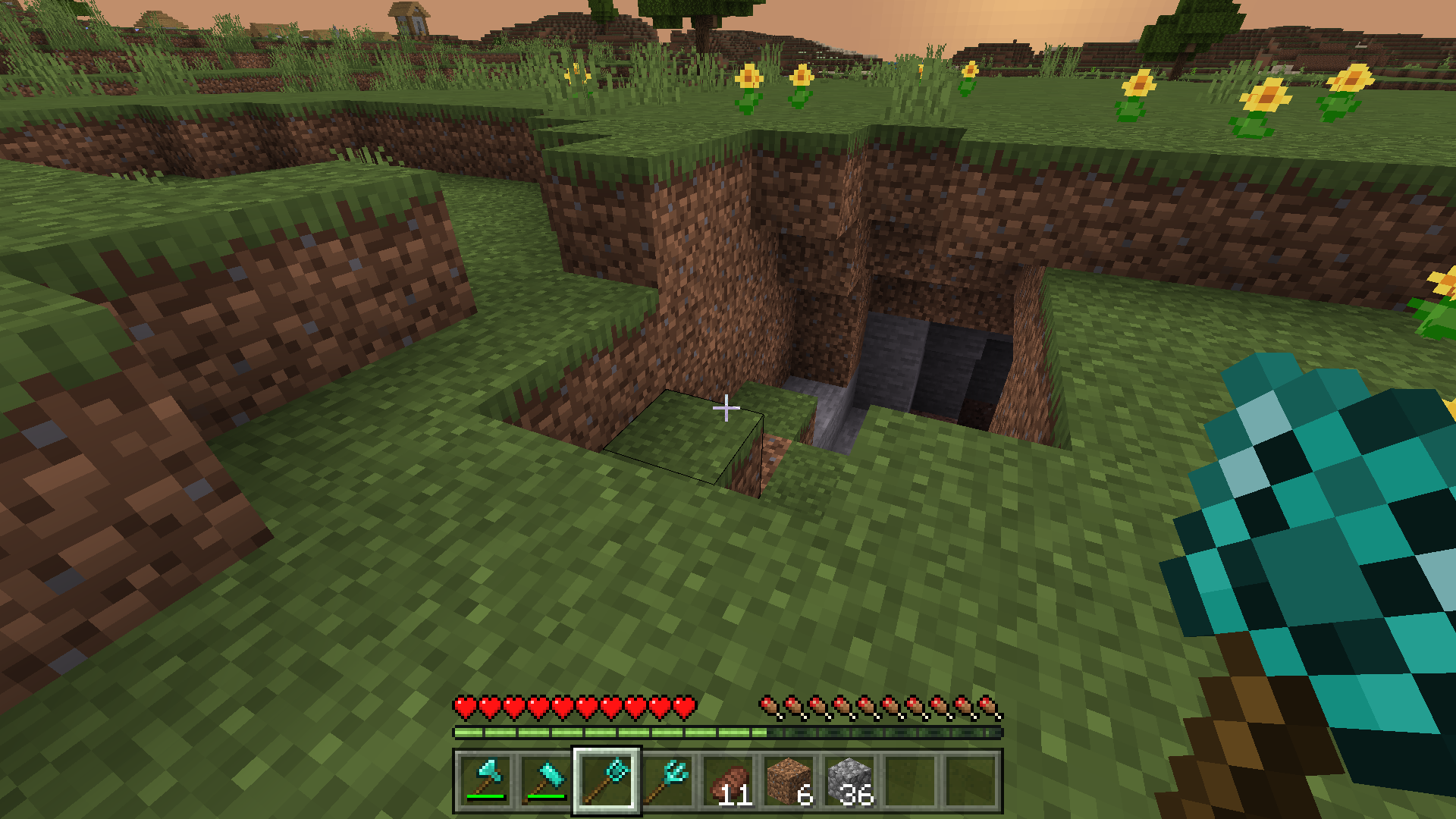Select the diamond hammer hotbar slot
The width and height of the screenshot is (1456, 819).
coord(546,781)
